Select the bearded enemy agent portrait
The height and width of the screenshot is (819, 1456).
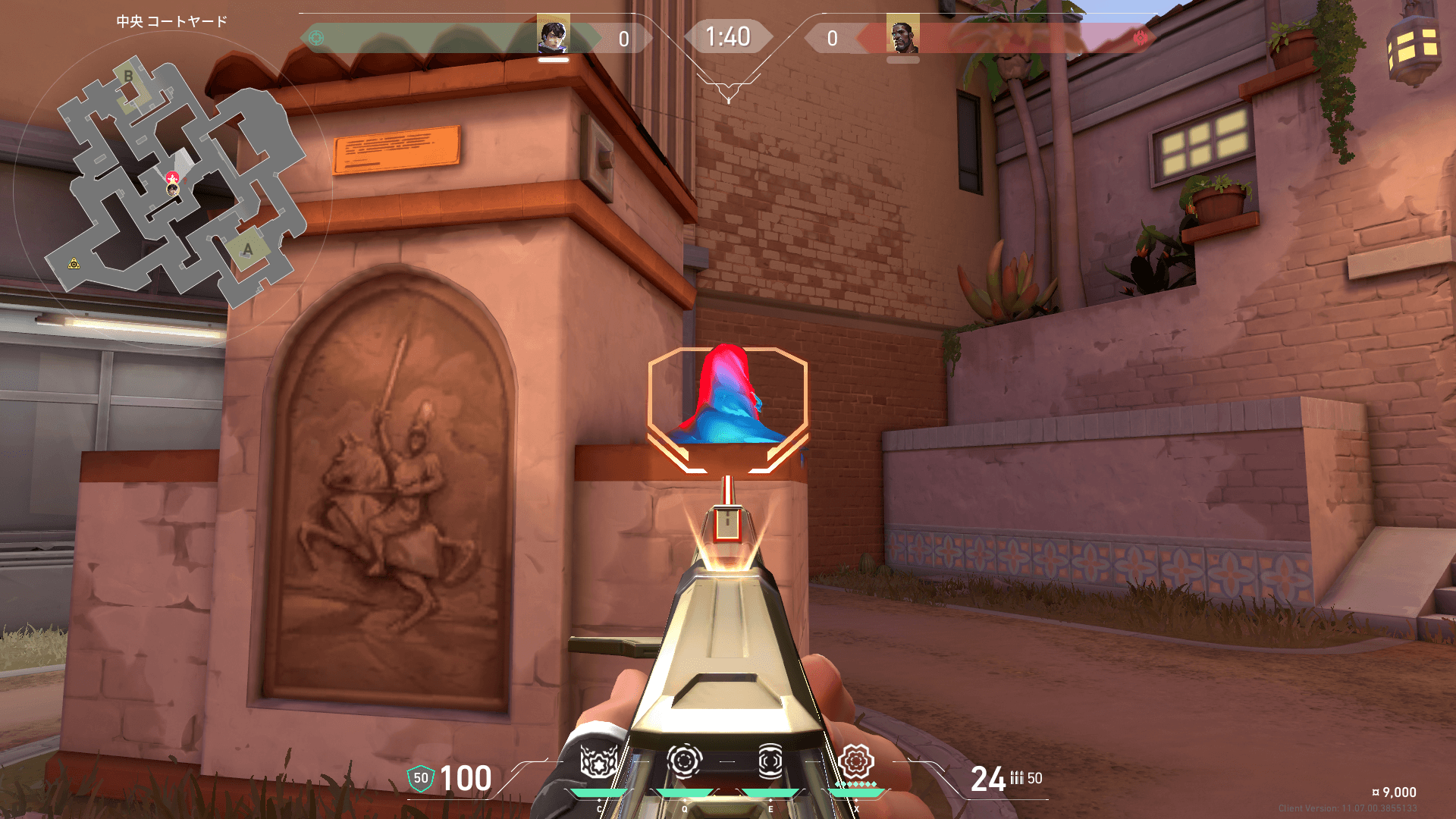(902, 35)
